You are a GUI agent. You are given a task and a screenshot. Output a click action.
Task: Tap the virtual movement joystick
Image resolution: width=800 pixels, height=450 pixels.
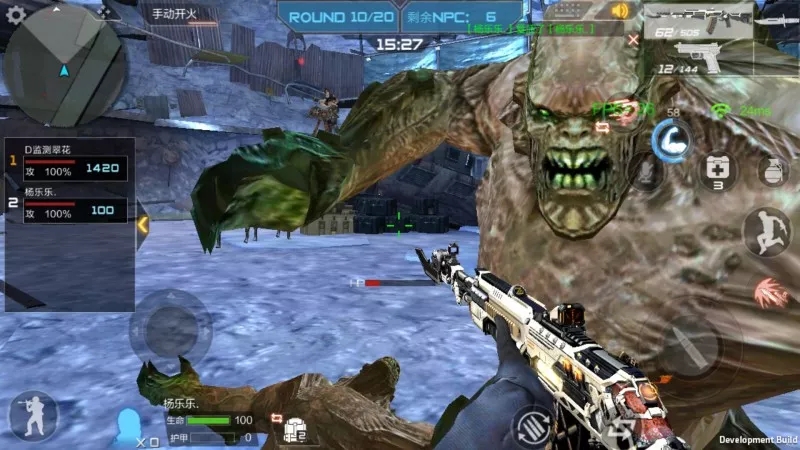coord(171,331)
